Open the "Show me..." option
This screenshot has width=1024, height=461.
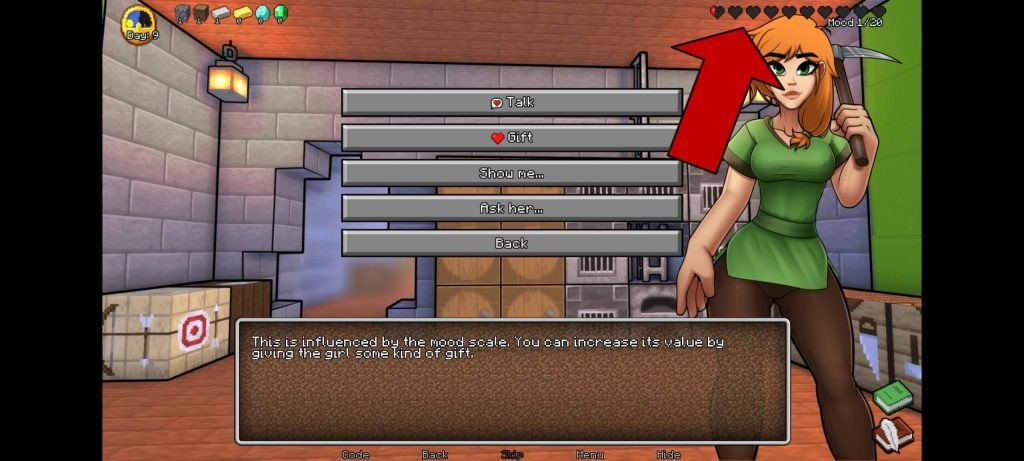tap(511, 173)
